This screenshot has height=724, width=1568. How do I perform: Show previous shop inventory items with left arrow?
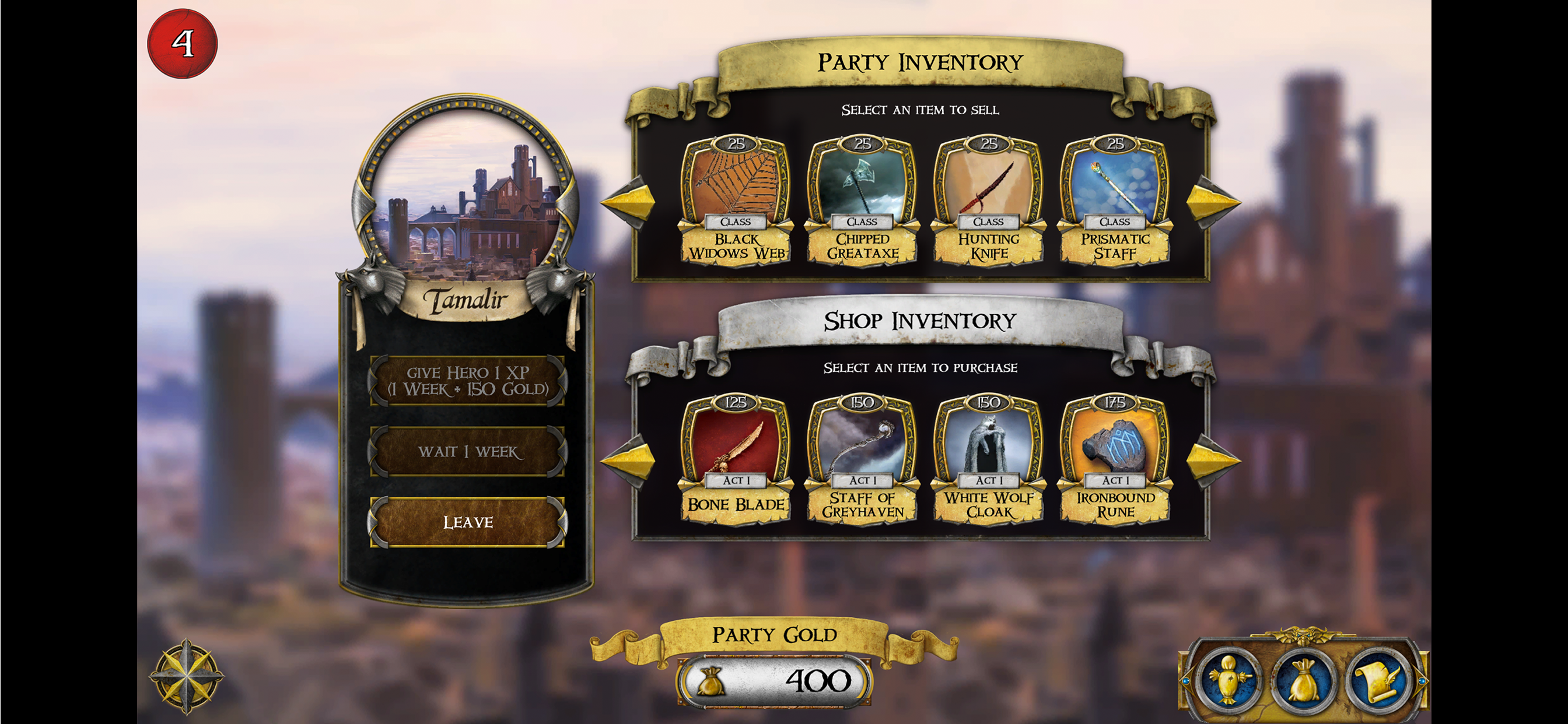pos(629,461)
